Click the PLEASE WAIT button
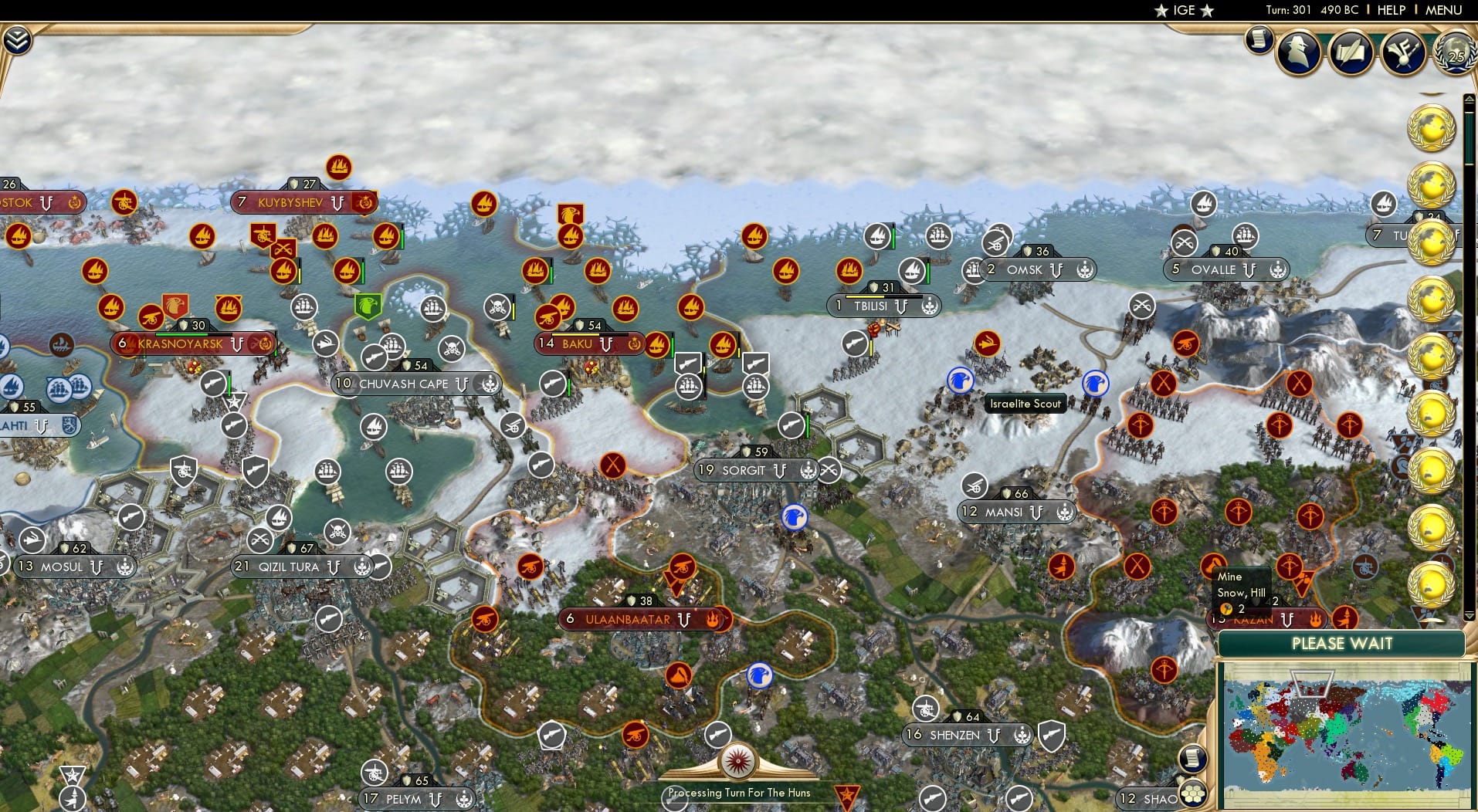Screen dimensions: 1478x812 (1344, 643)
